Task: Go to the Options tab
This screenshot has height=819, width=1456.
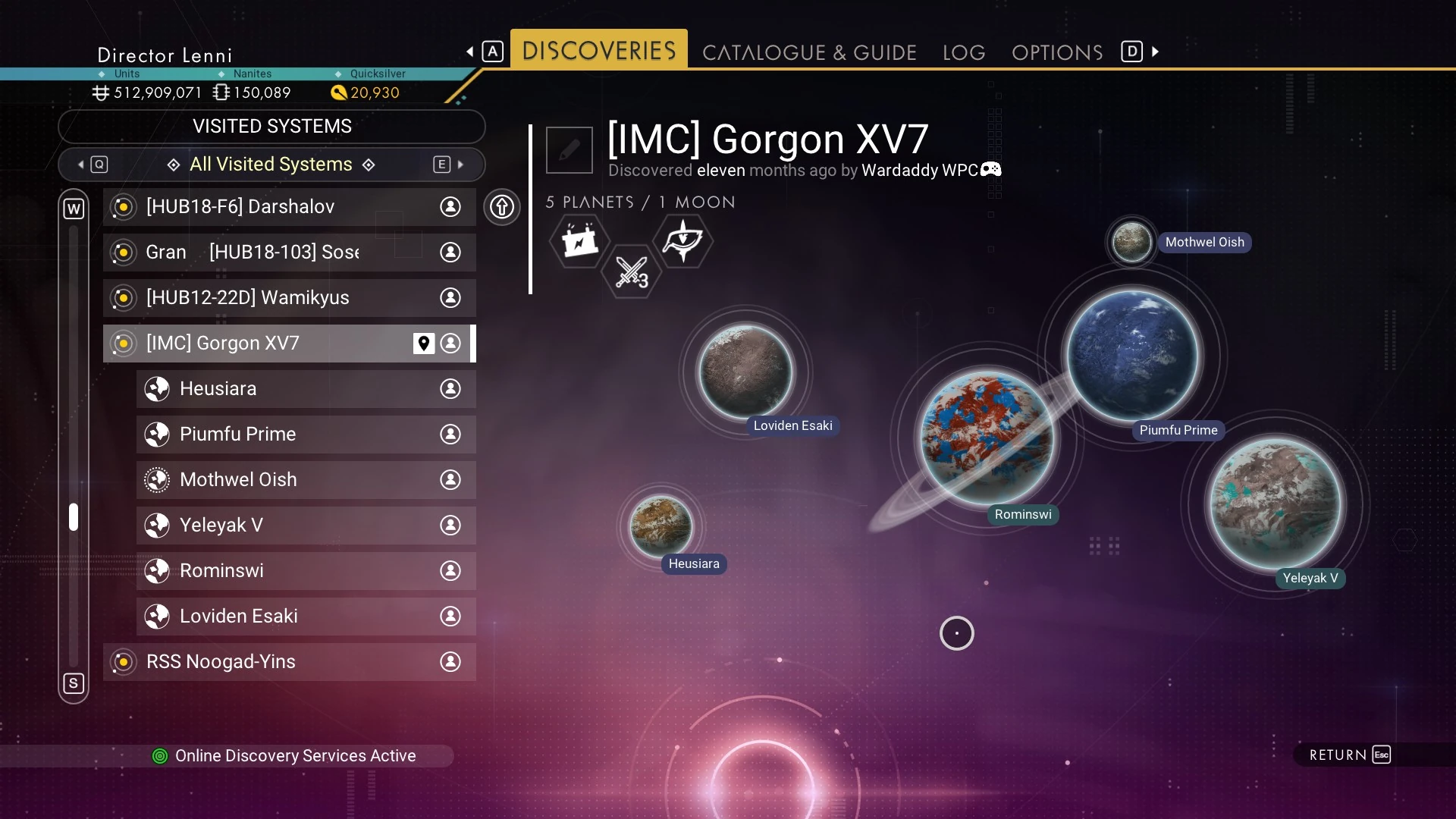Action: click(1057, 52)
